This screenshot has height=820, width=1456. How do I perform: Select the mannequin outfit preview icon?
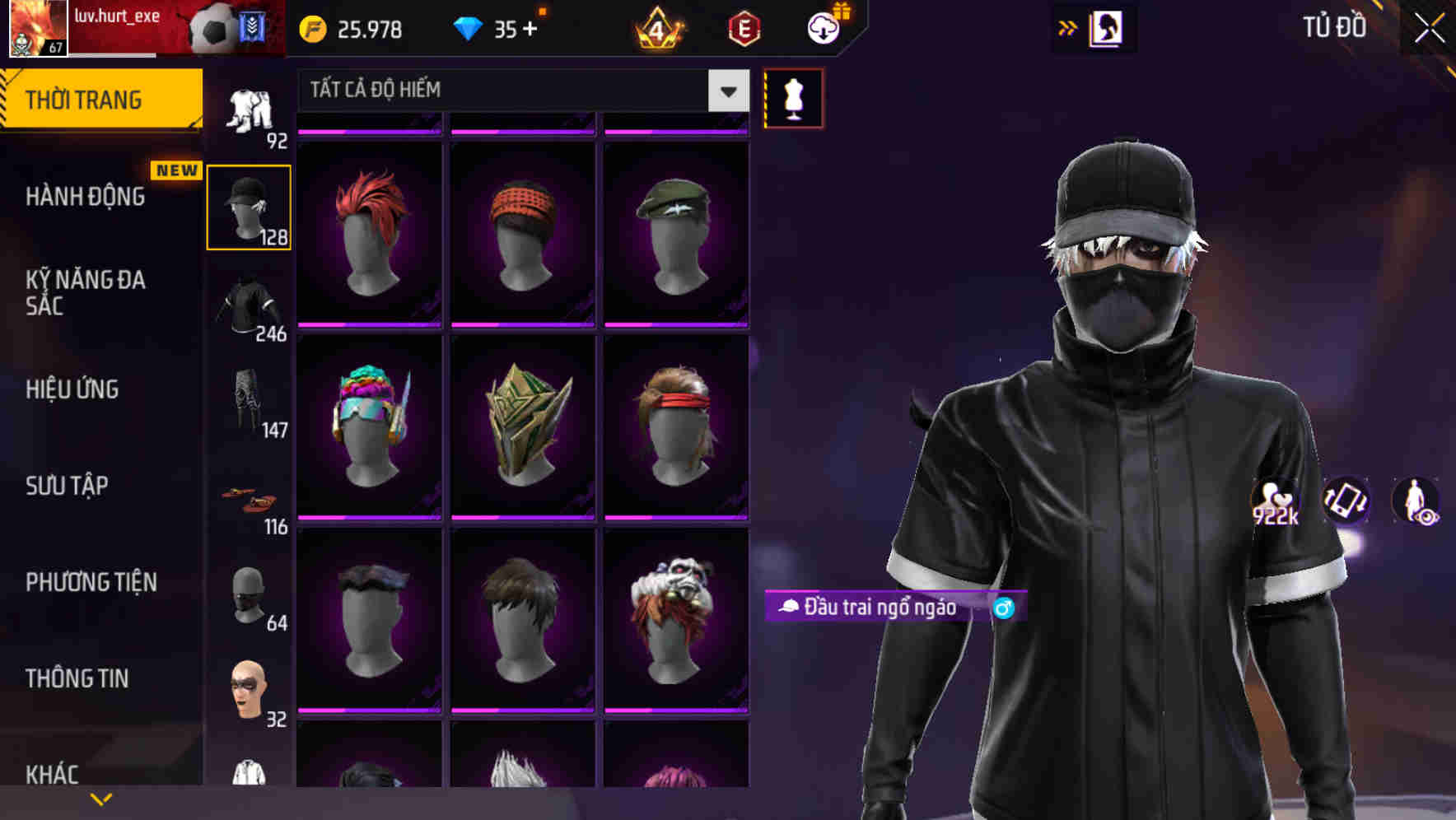pyautogui.click(x=793, y=97)
